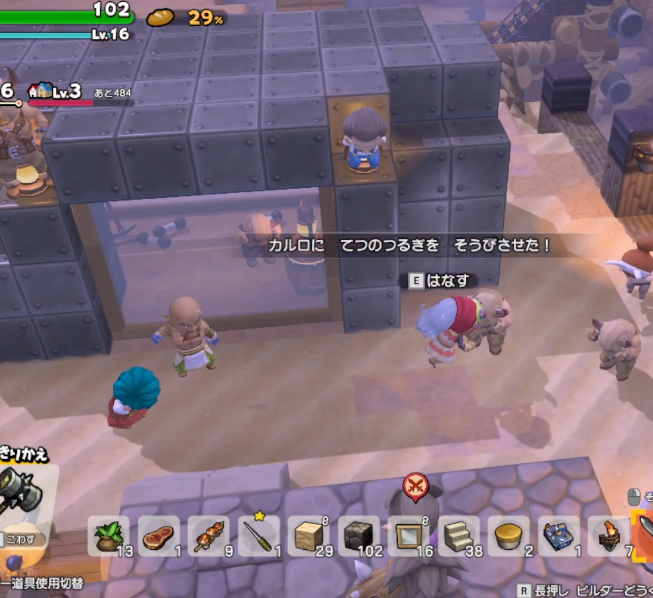Viewport: 653px width, 598px height.
Task: Choose the blue patterned block slot
Action: tap(559, 536)
